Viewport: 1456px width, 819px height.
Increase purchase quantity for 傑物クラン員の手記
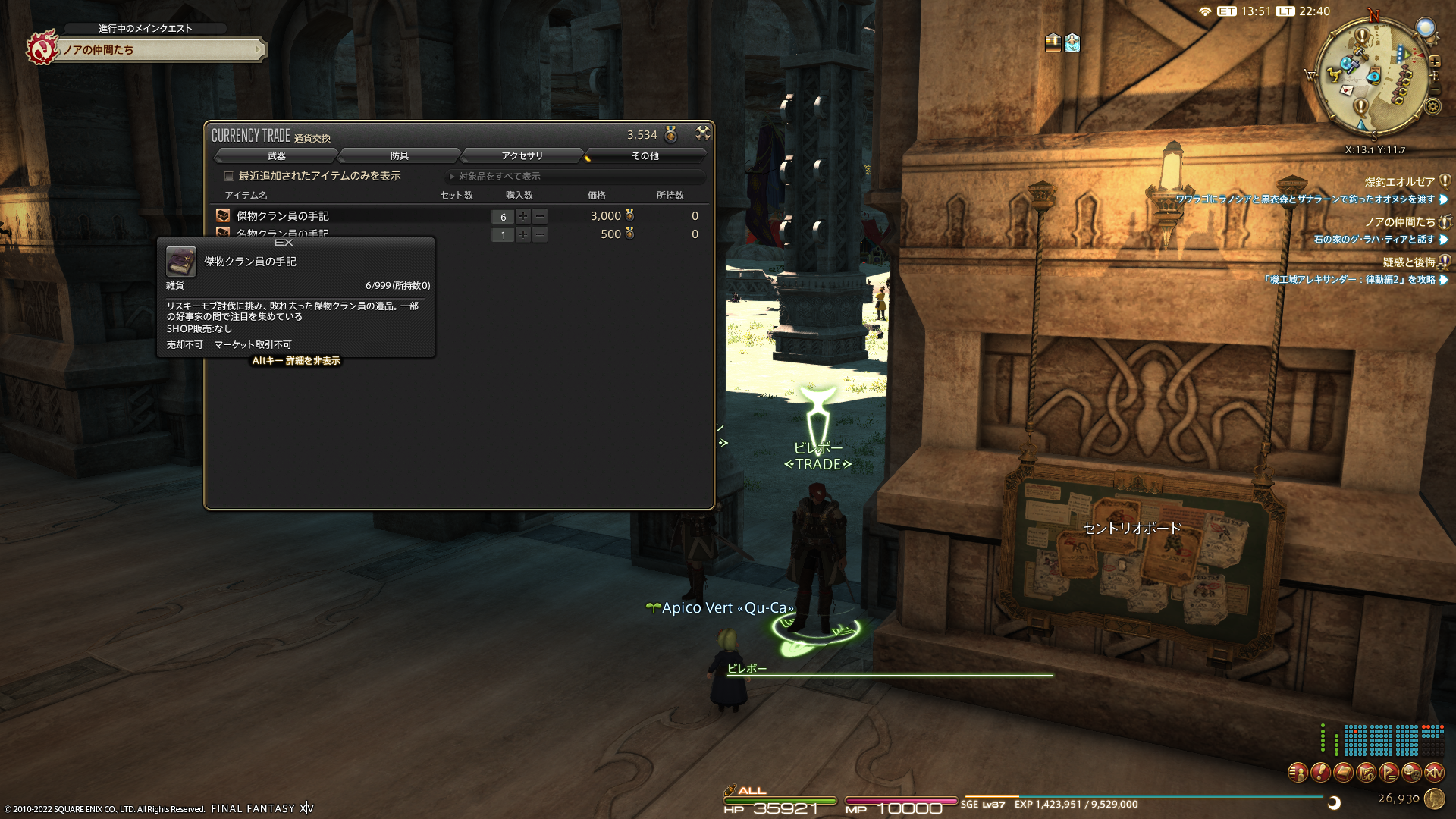coord(523,216)
